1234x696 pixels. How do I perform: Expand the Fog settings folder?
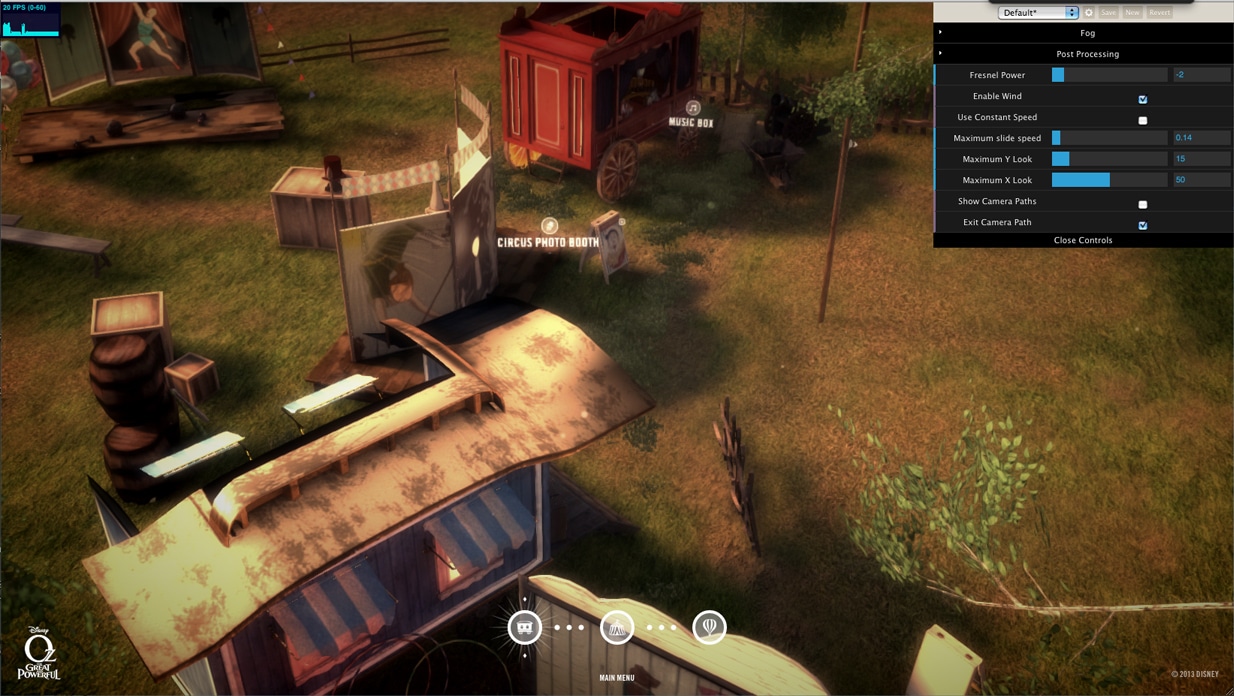pyautogui.click(x=1086, y=33)
